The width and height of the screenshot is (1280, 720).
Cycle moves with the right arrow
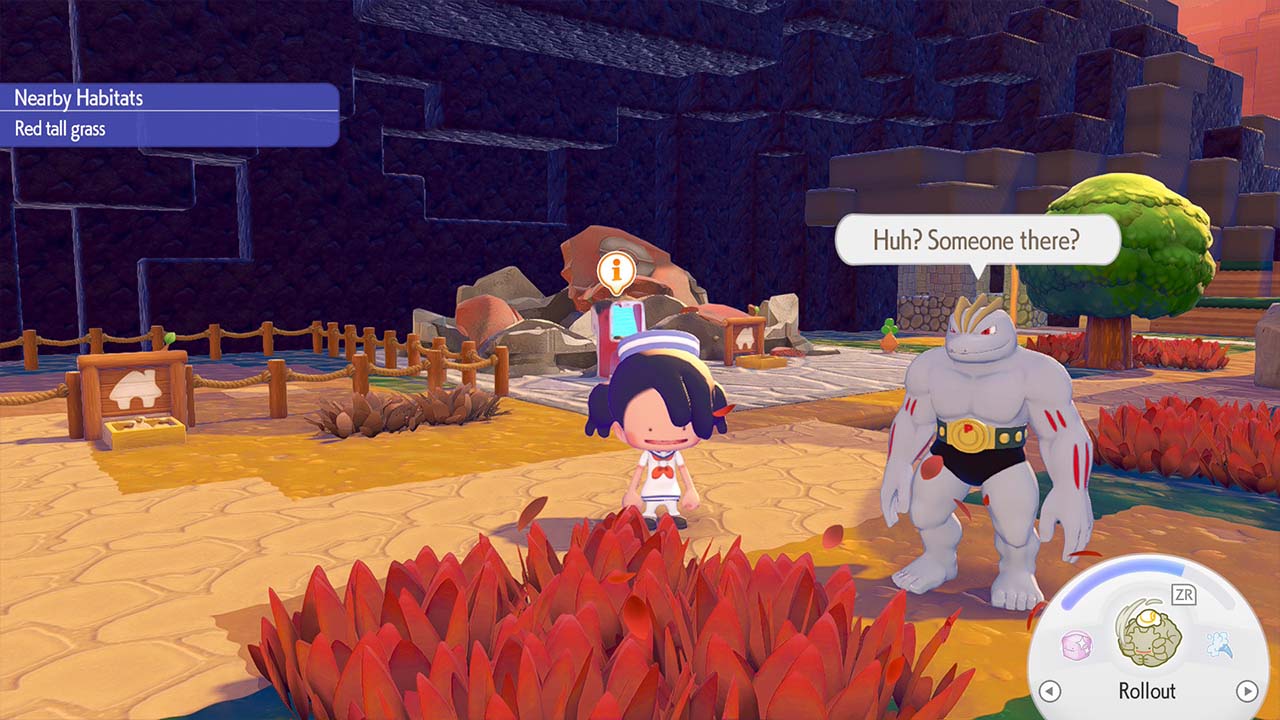pos(1246,691)
